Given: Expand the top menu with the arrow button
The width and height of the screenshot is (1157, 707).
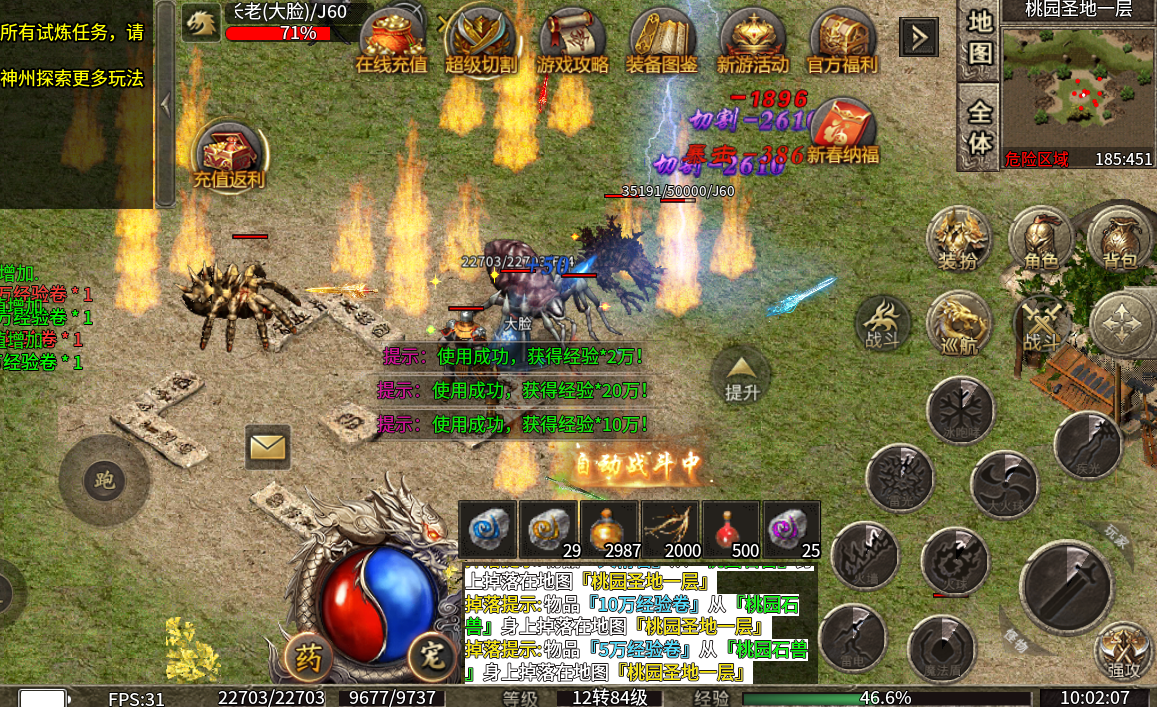Looking at the screenshot, I should pos(919,38).
